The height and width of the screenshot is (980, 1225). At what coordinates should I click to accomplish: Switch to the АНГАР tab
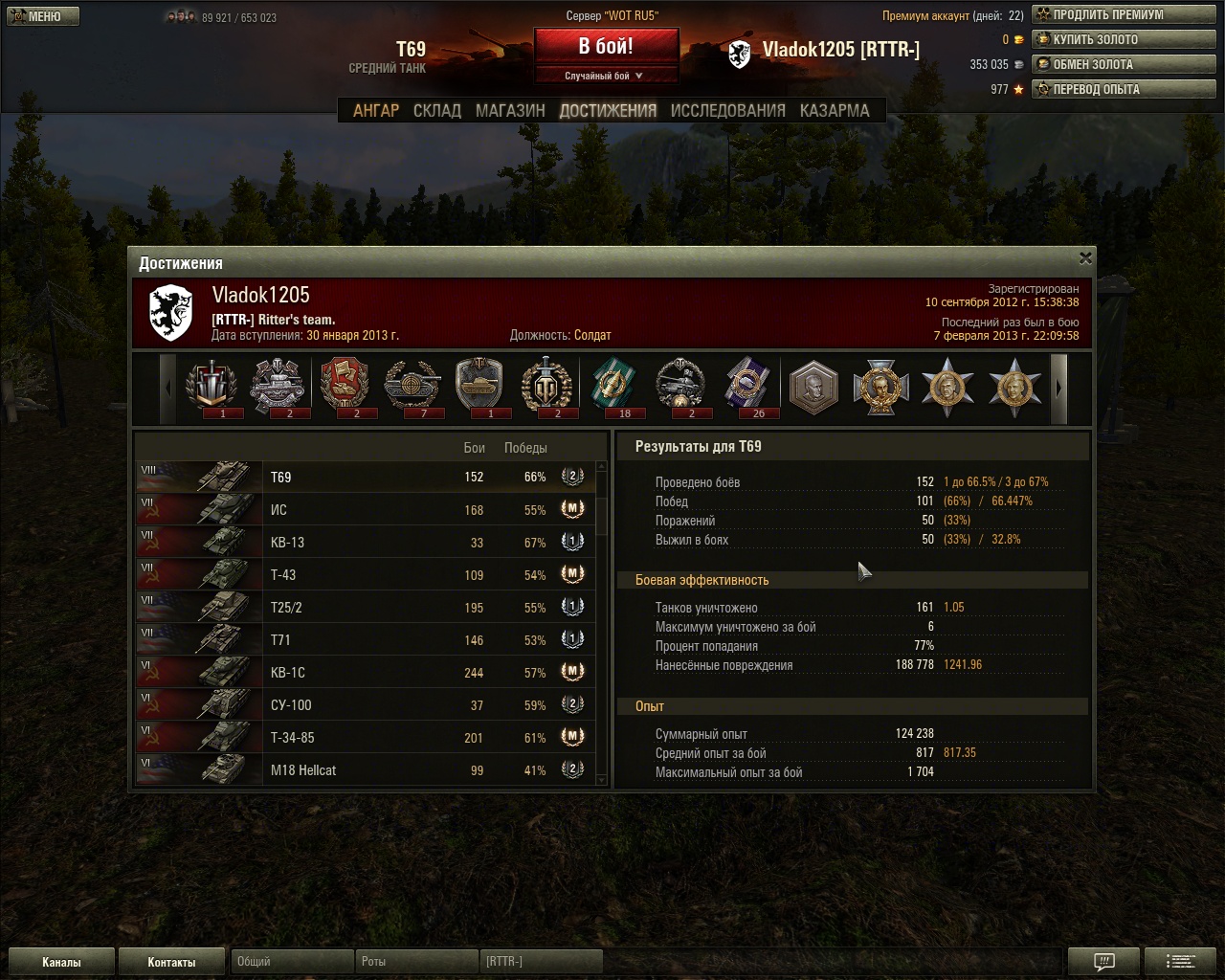pos(376,111)
